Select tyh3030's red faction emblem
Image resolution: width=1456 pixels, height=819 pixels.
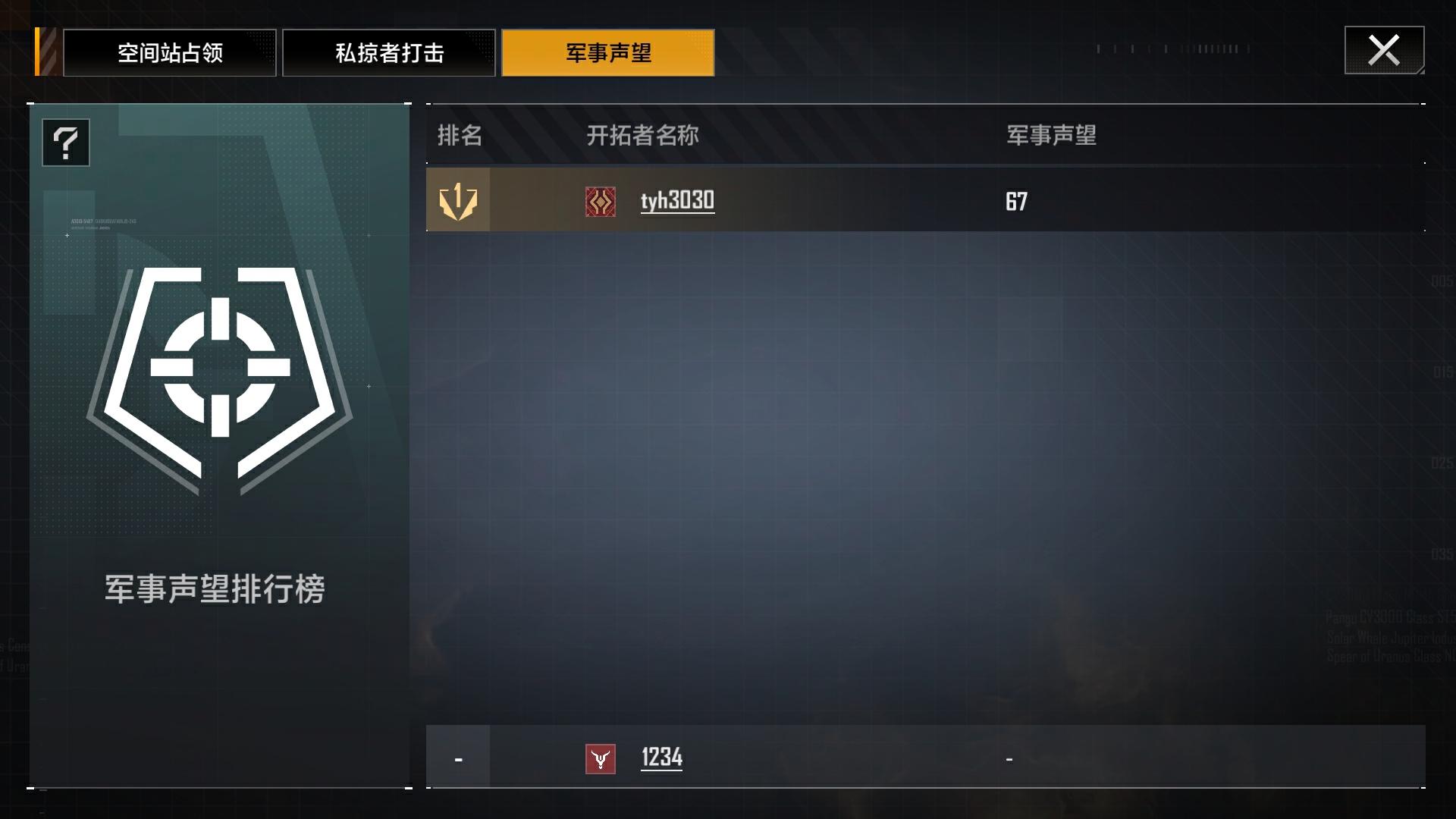[x=600, y=201]
